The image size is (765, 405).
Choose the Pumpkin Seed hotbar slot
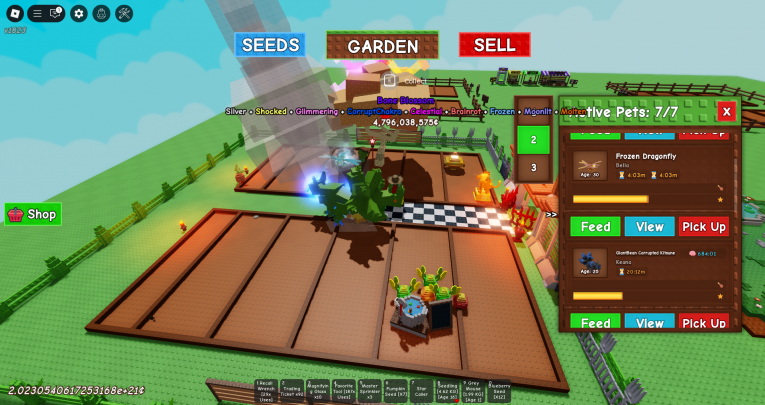click(x=395, y=390)
